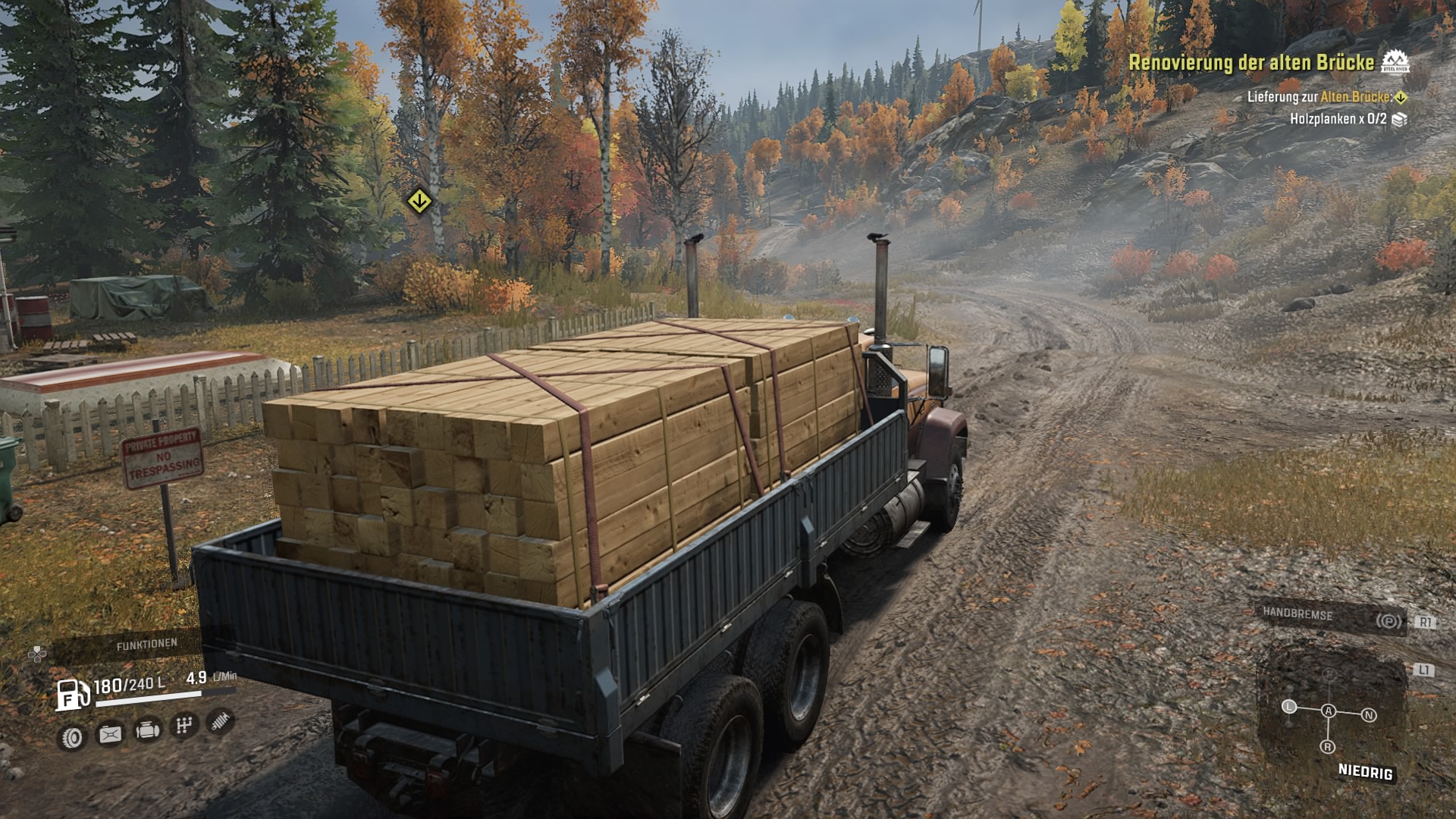Shift into the A automatic gear

(1328, 711)
